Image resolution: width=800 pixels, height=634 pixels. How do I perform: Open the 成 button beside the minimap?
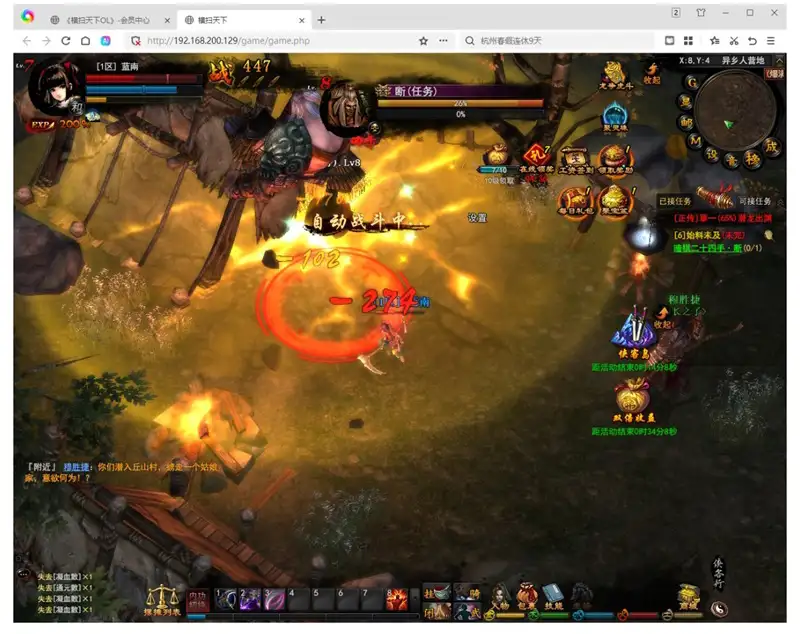tap(772, 146)
